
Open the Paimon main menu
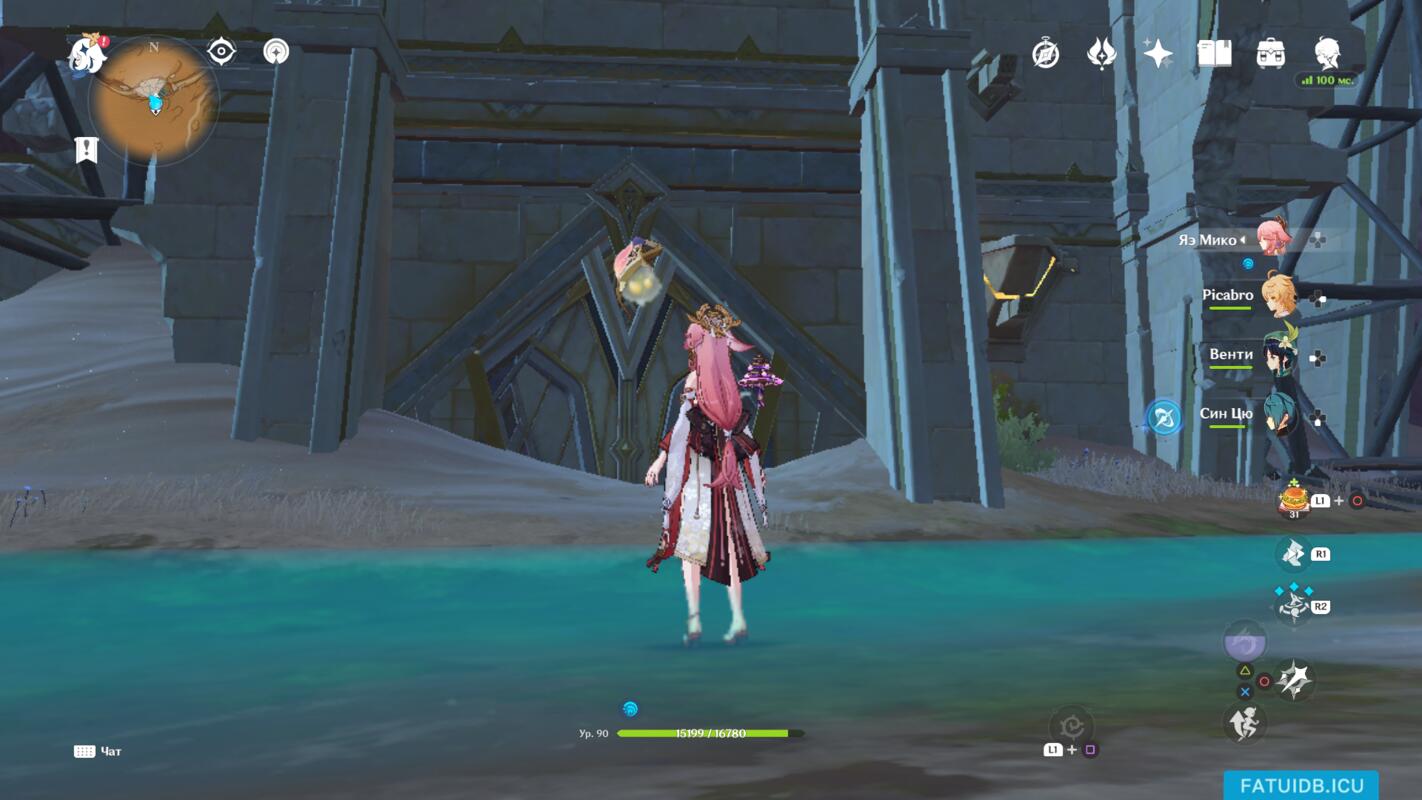pos(88,55)
